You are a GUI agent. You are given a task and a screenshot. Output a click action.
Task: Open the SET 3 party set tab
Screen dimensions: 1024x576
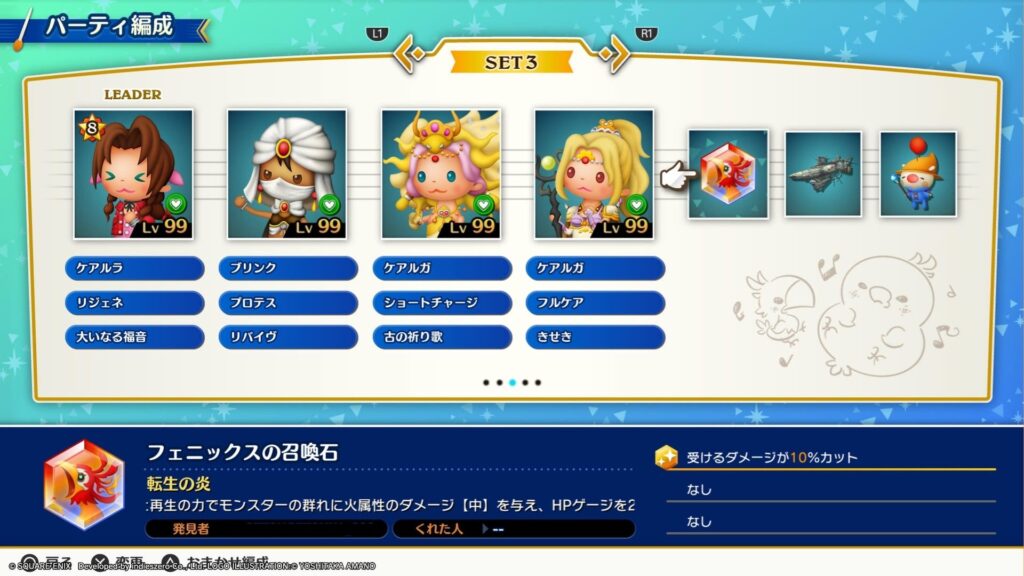(511, 62)
